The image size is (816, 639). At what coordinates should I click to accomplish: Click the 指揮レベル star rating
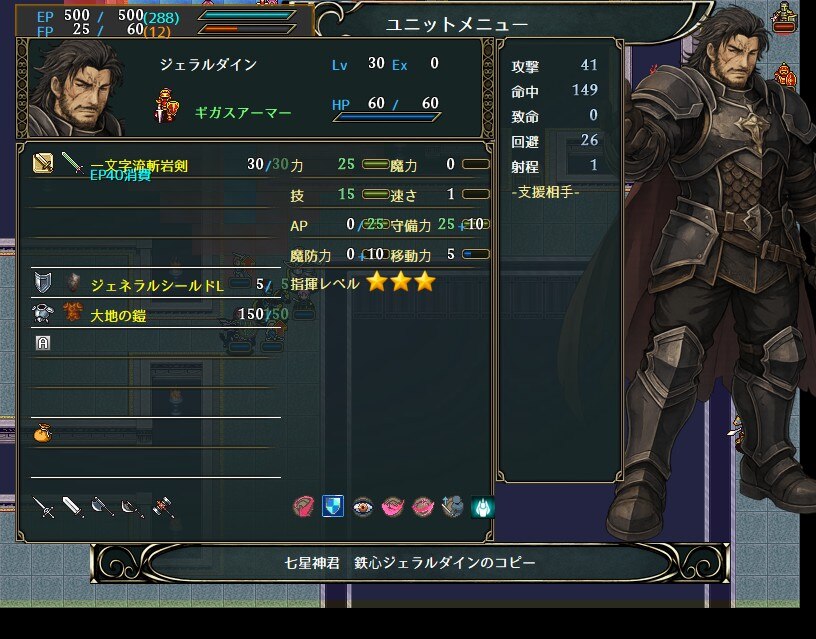[x=400, y=283]
